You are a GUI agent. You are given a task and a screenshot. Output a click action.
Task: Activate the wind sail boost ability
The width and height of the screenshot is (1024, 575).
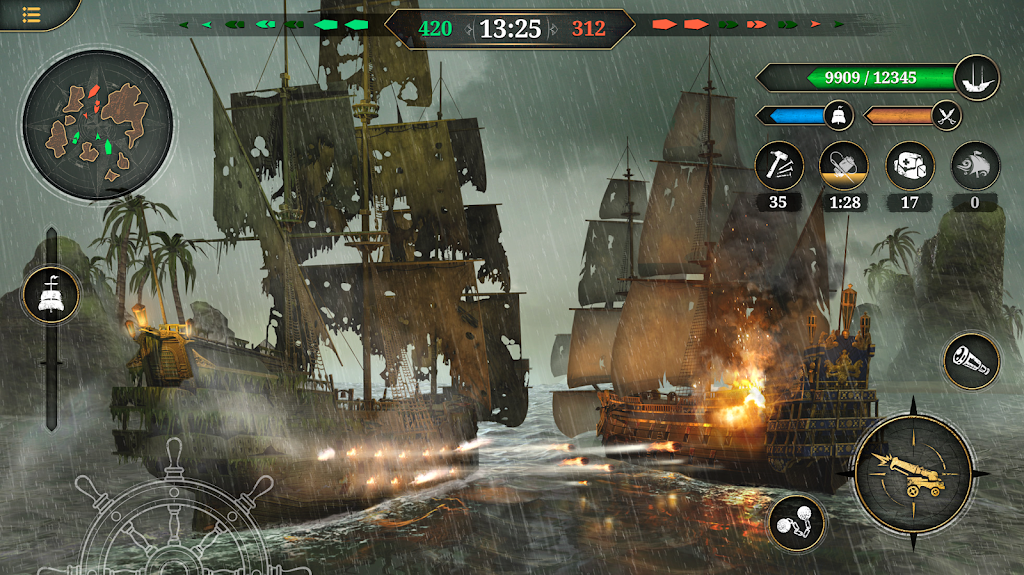pos(975,166)
